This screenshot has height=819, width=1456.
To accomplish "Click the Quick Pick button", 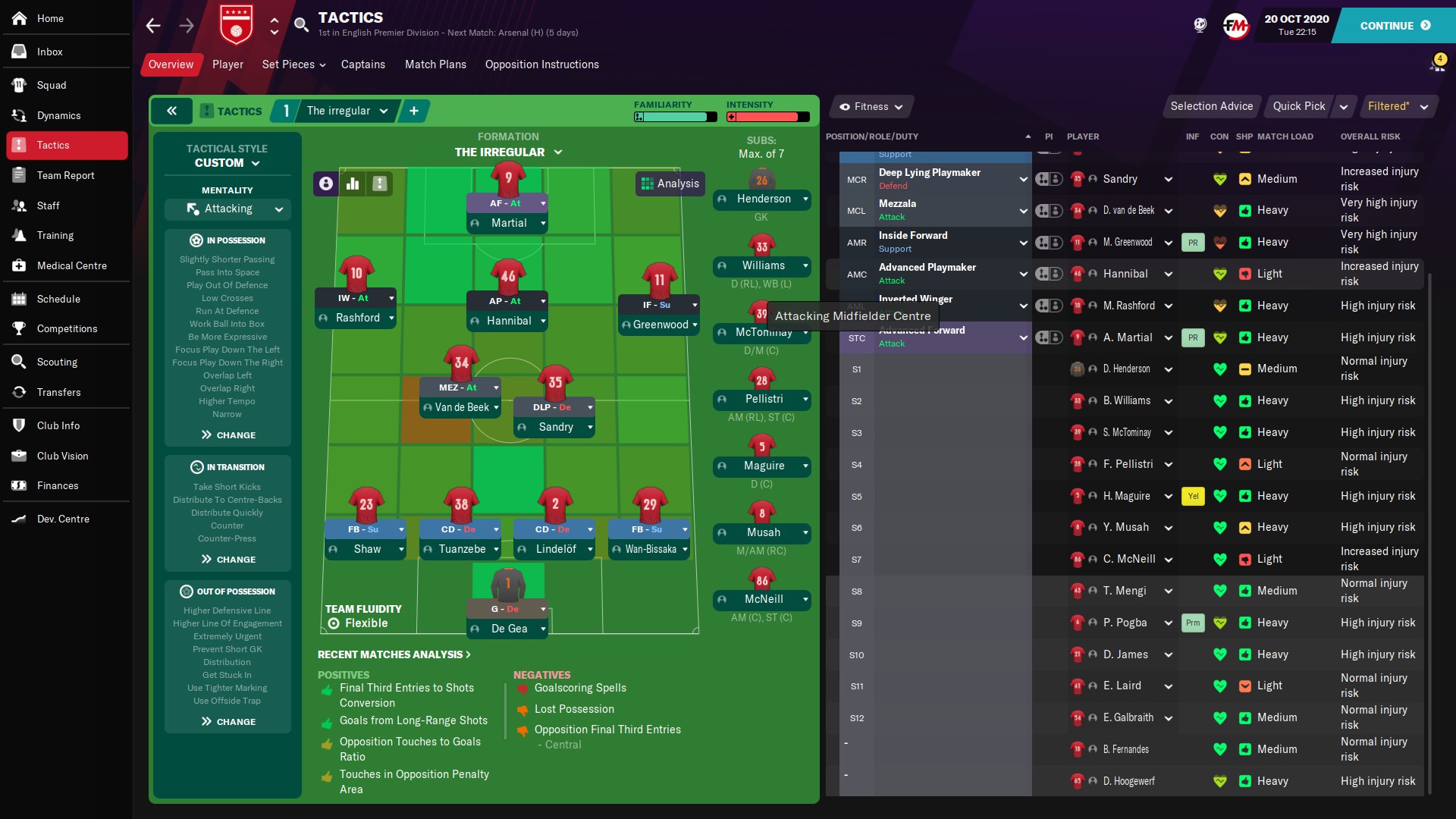I will [1298, 106].
